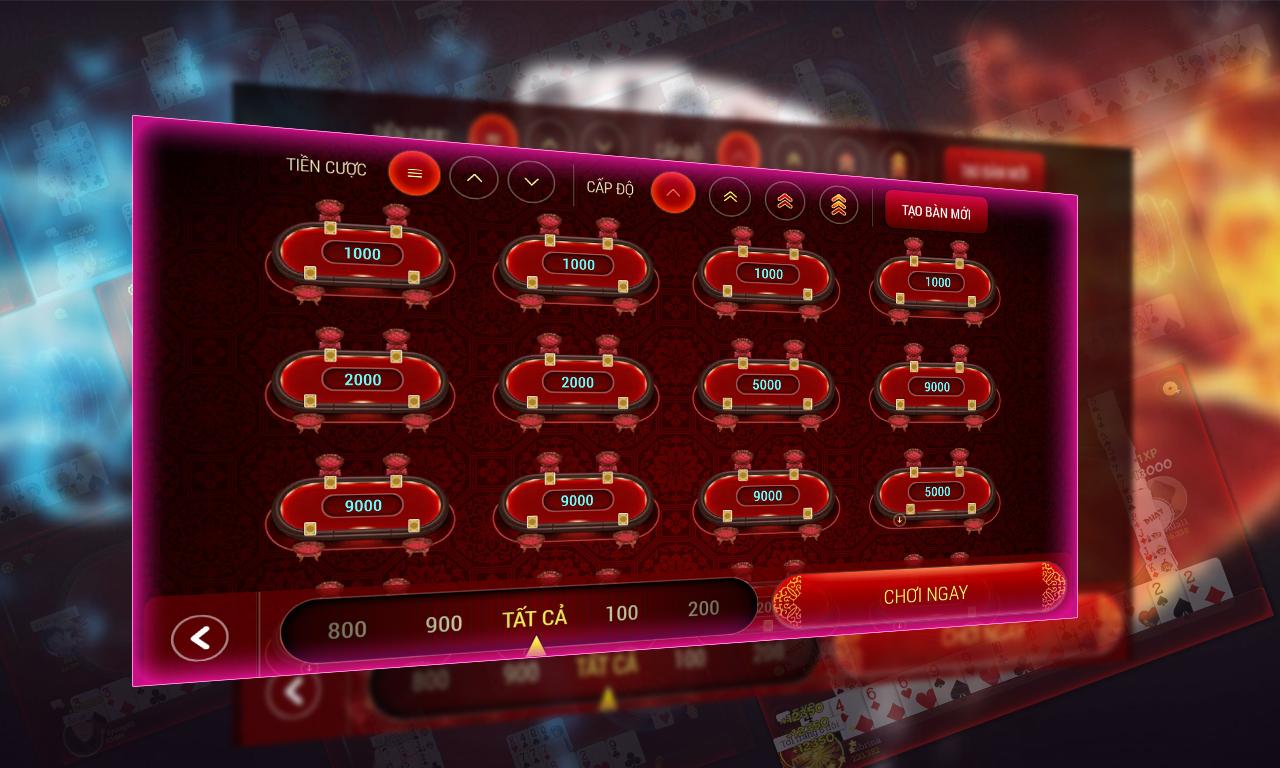
Task: Join the first 1000 bet table
Action: pos(361,254)
